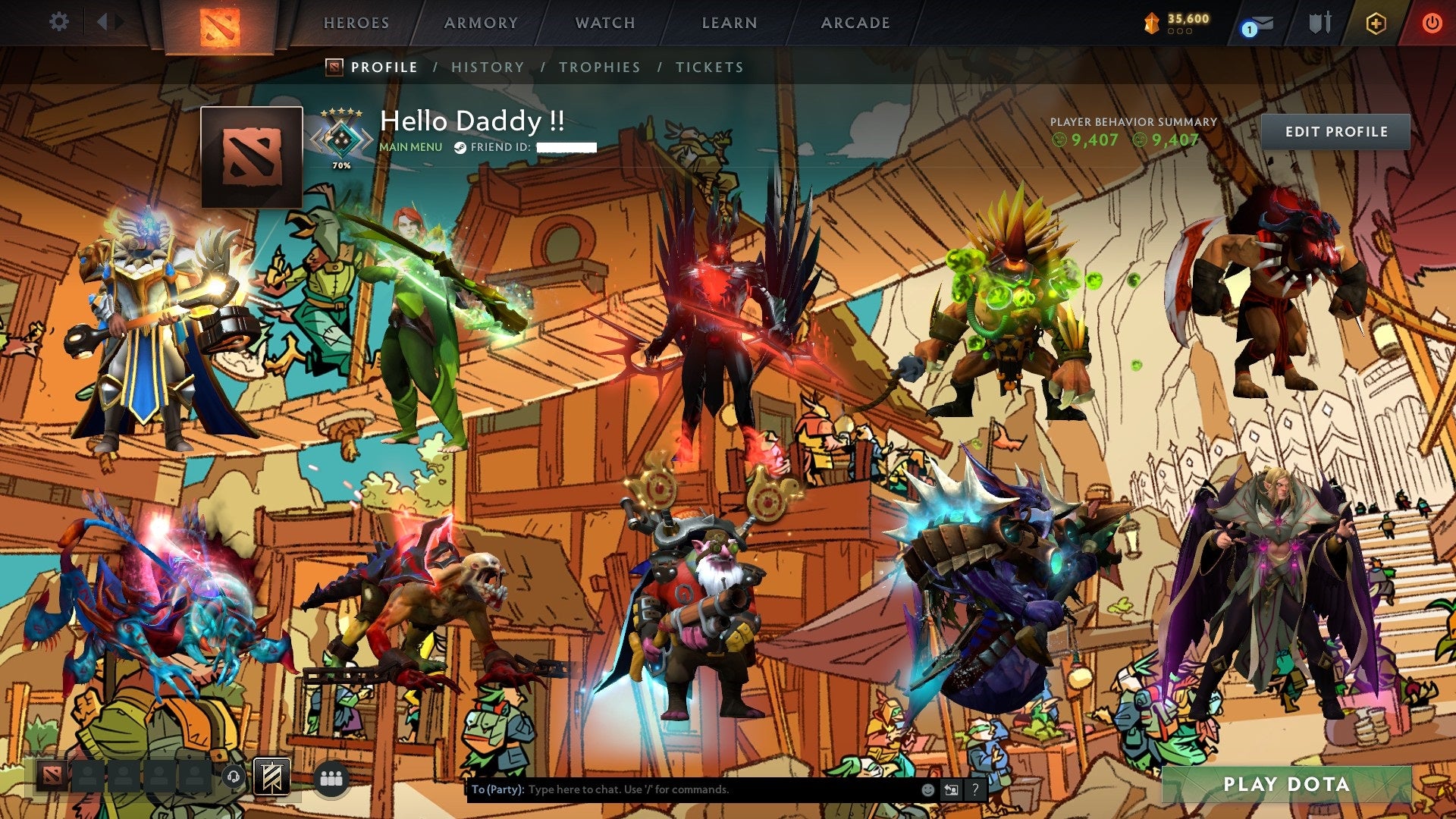The width and height of the screenshot is (1456, 819).
Task: Click the EDIT PROFILE button
Action: tap(1337, 130)
